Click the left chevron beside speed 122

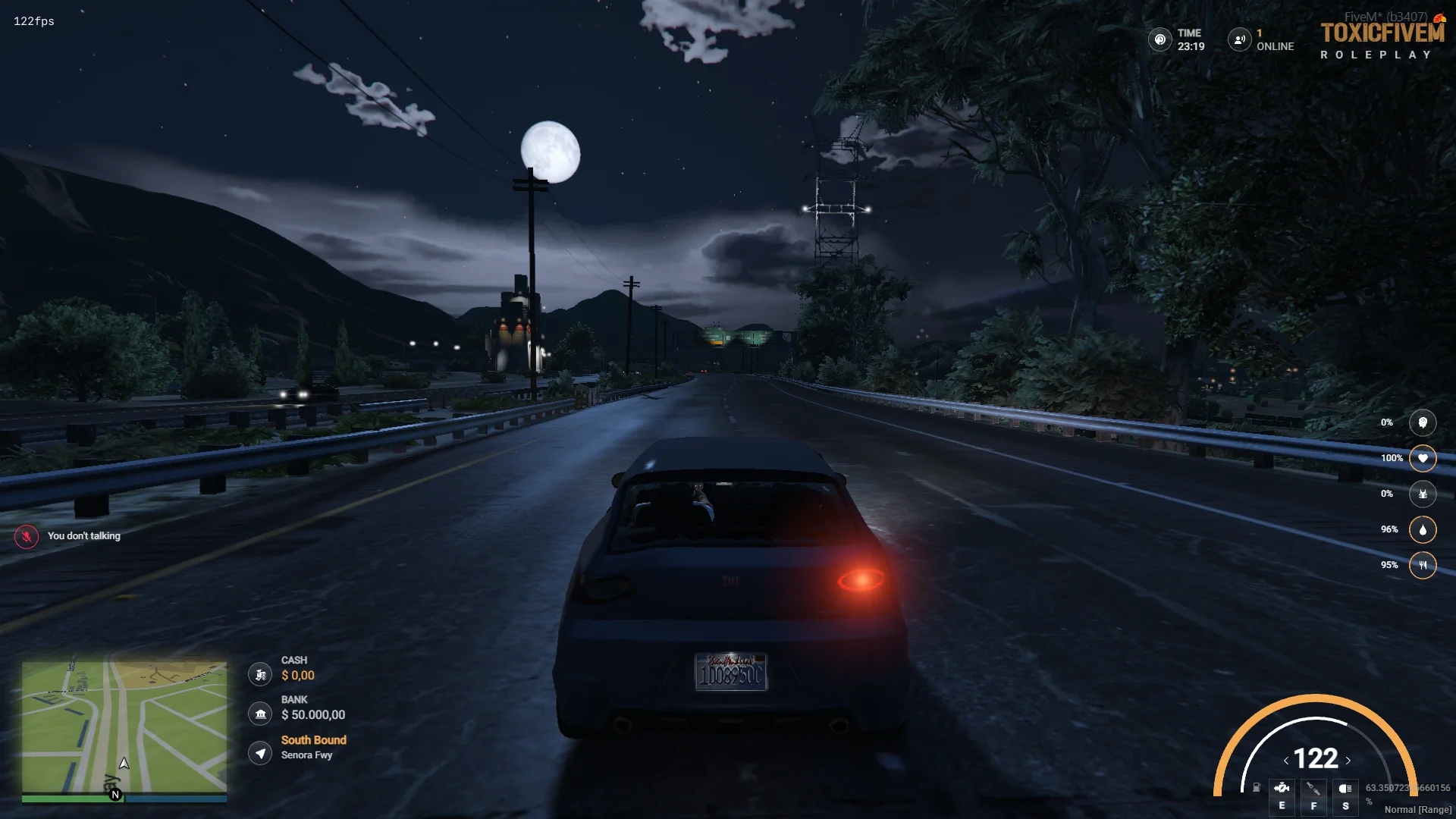(x=1286, y=761)
